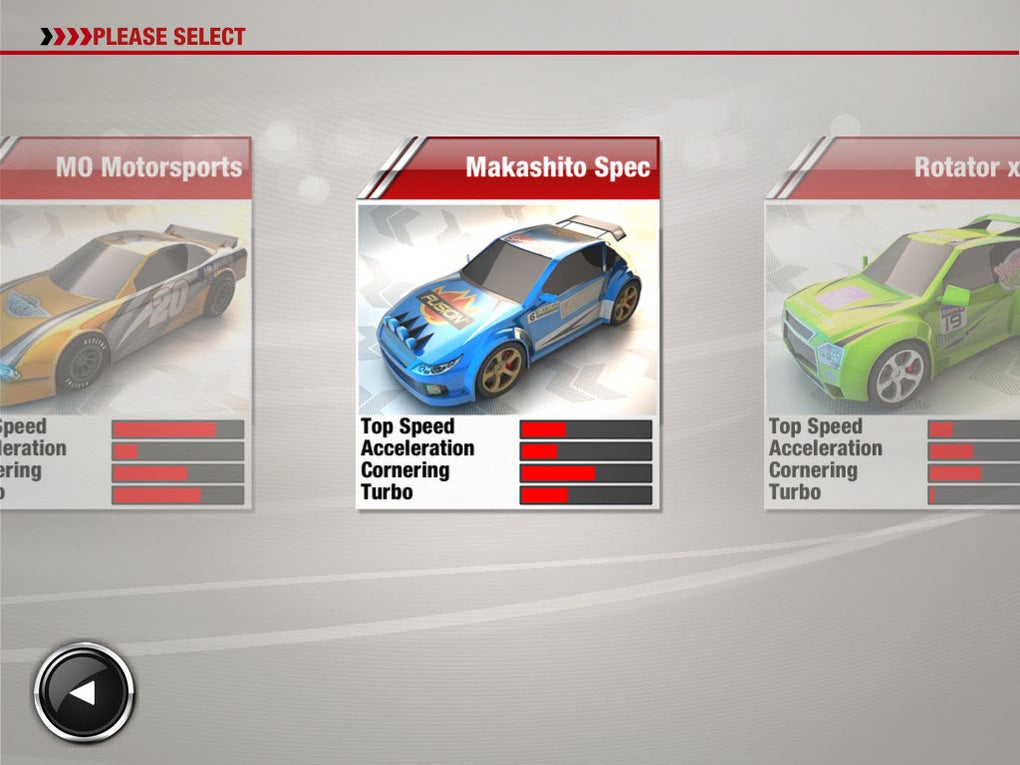Viewport: 1020px width, 765px height.
Task: Select the Makashito Spec car card
Action: (508, 323)
